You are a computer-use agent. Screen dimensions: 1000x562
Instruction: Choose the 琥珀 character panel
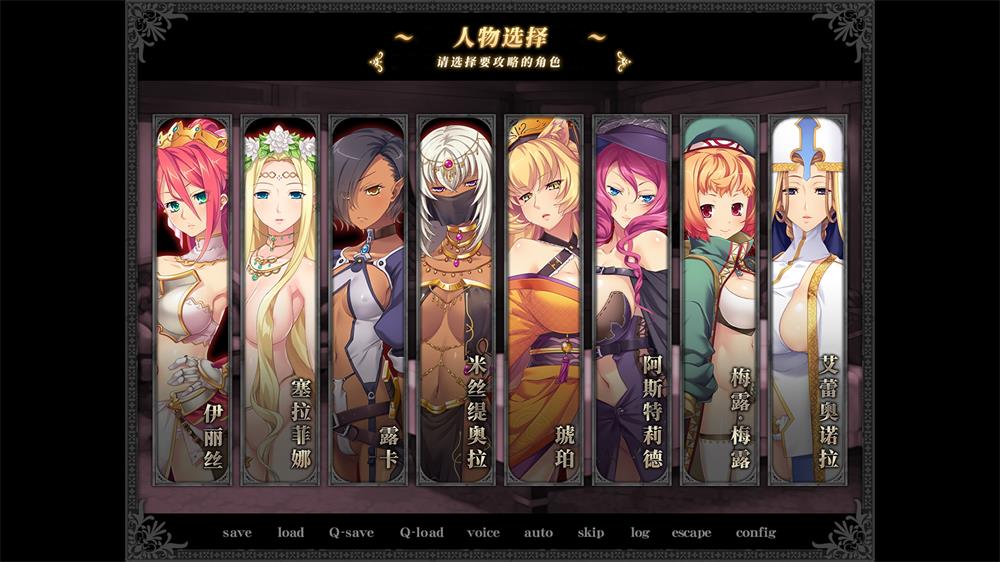[543, 300]
